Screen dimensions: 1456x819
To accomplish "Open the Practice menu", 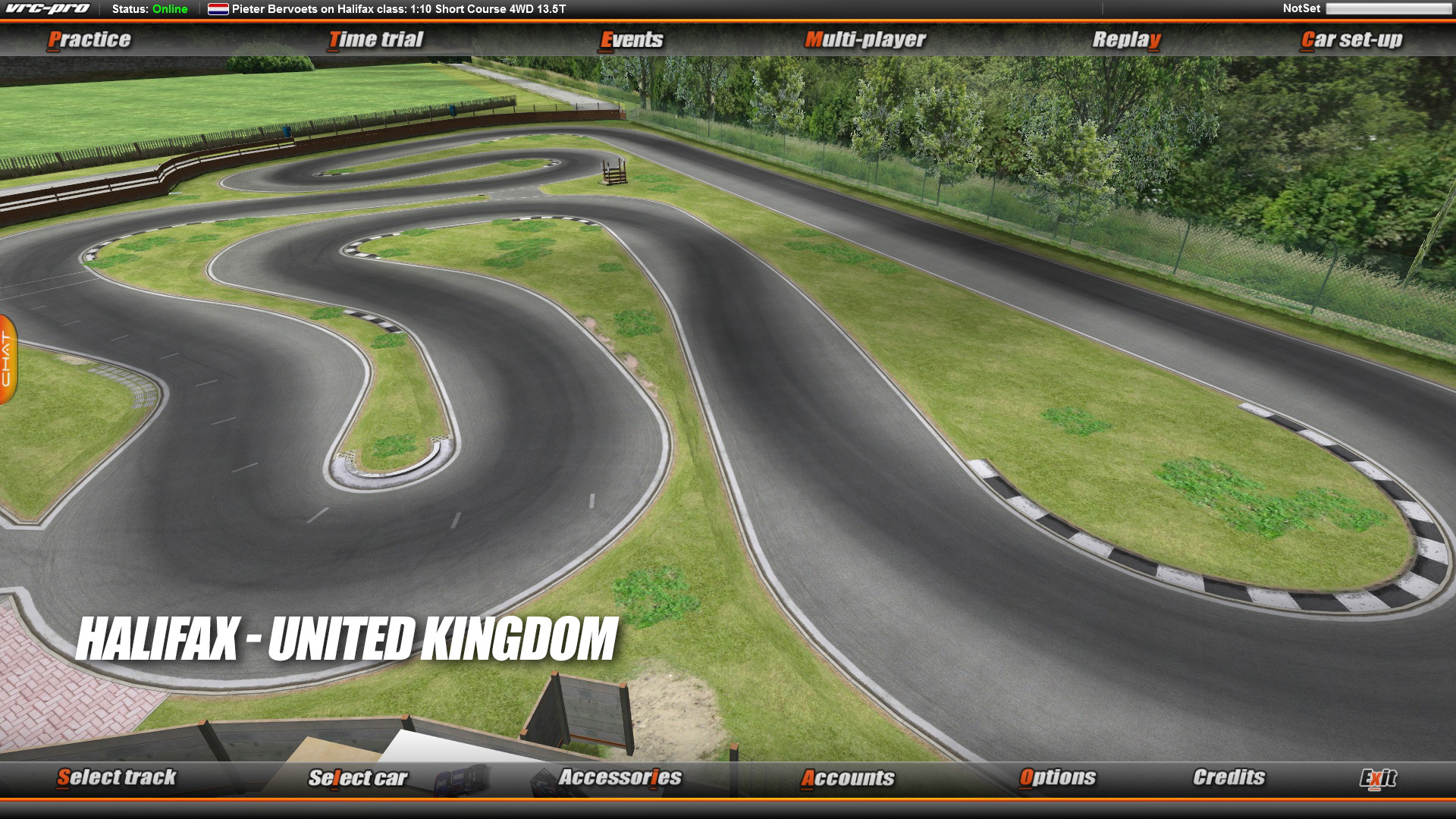I will 89,39.
